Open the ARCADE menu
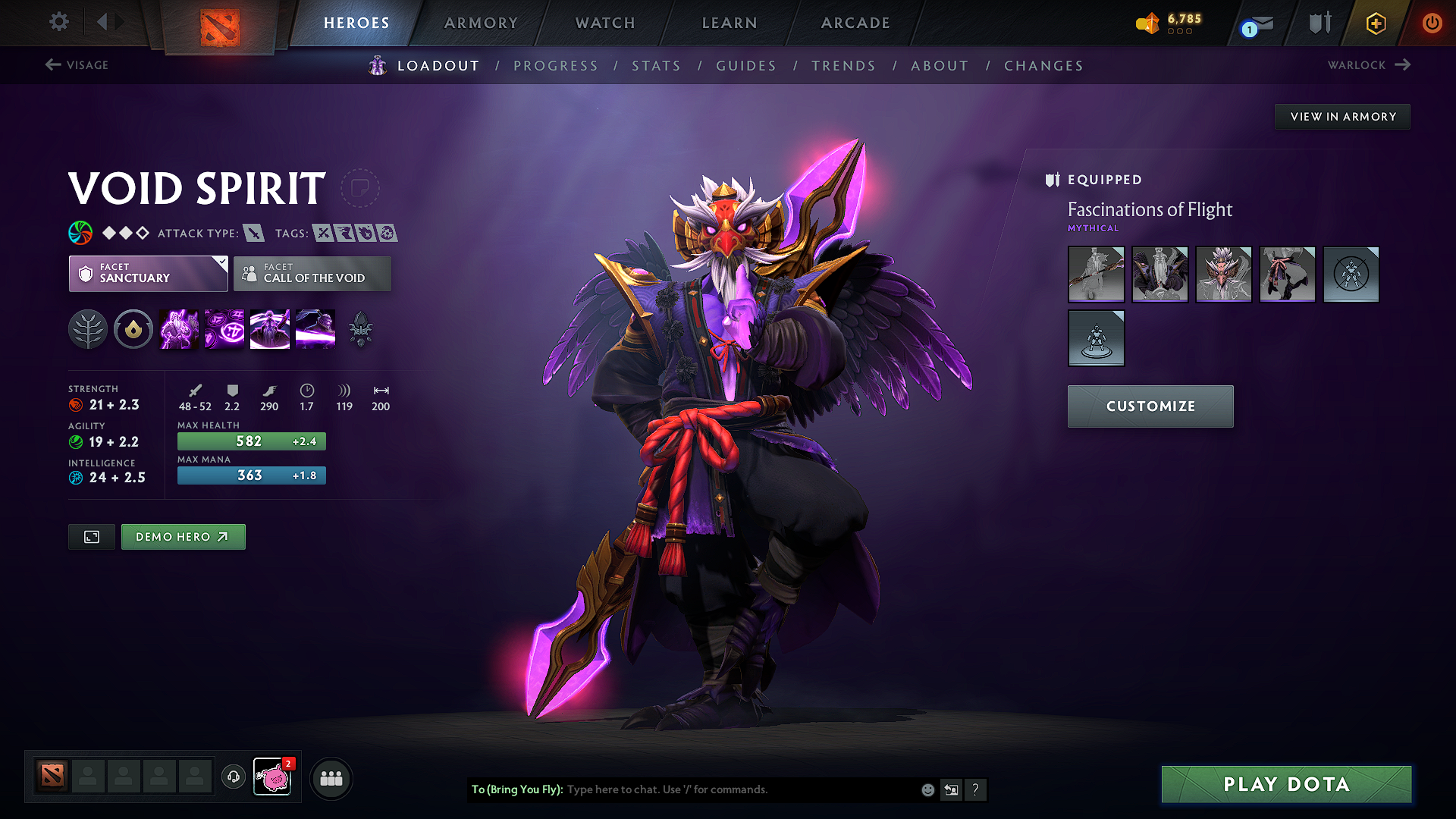This screenshot has height=819, width=1456. [x=855, y=23]
